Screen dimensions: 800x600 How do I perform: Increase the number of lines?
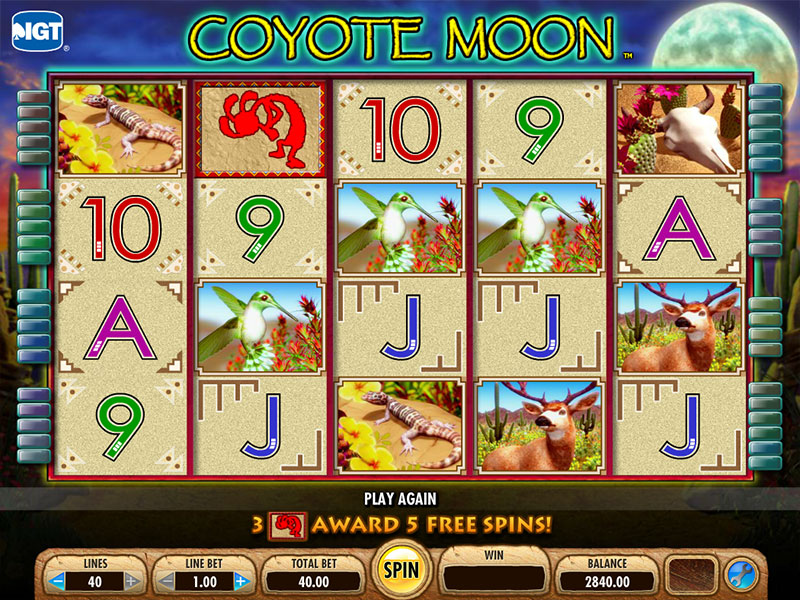click(132, 581)
